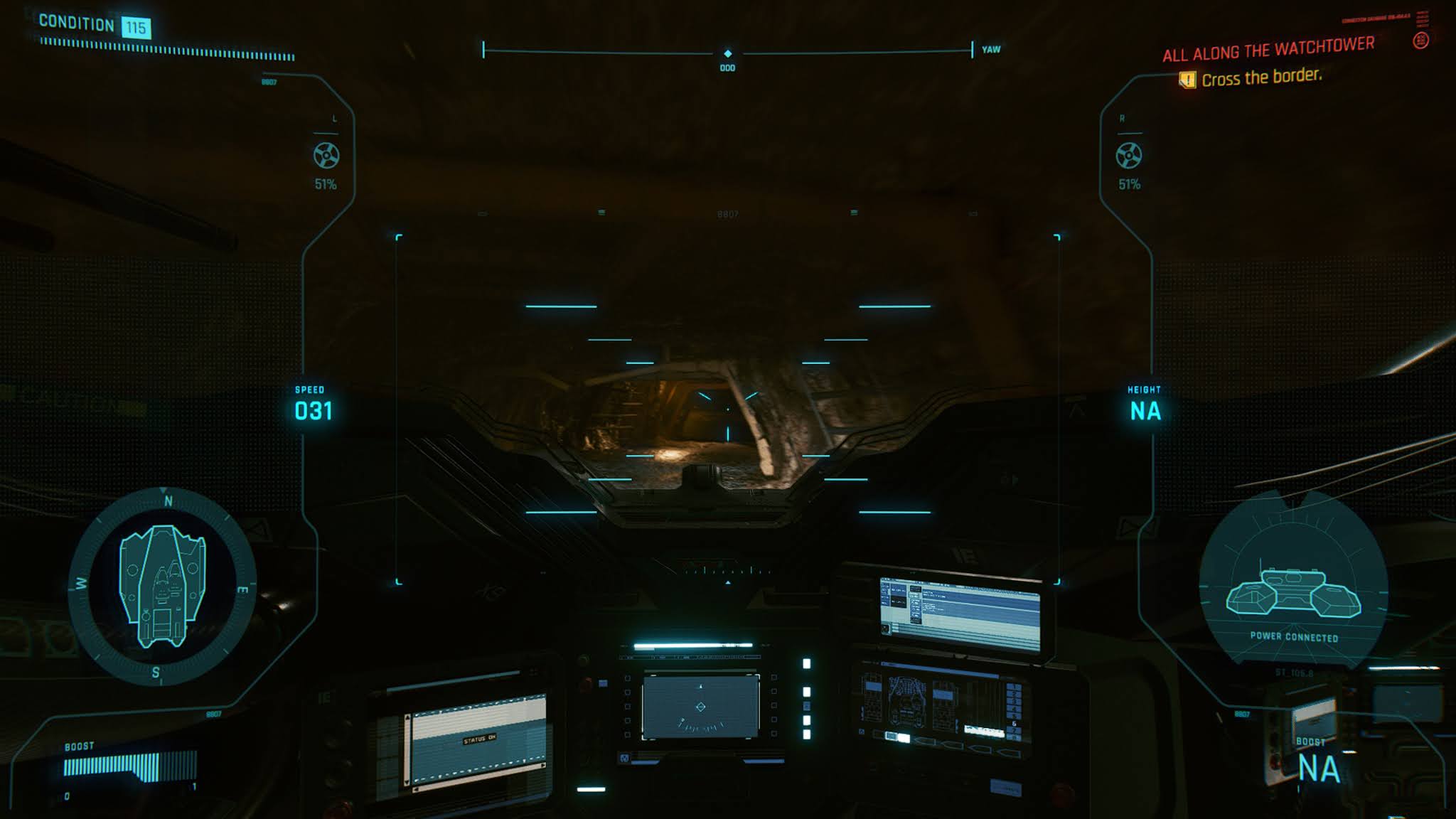Click the Cross the border objective
Viewport: 1456px width, 819px height.
pos(1261,77)
